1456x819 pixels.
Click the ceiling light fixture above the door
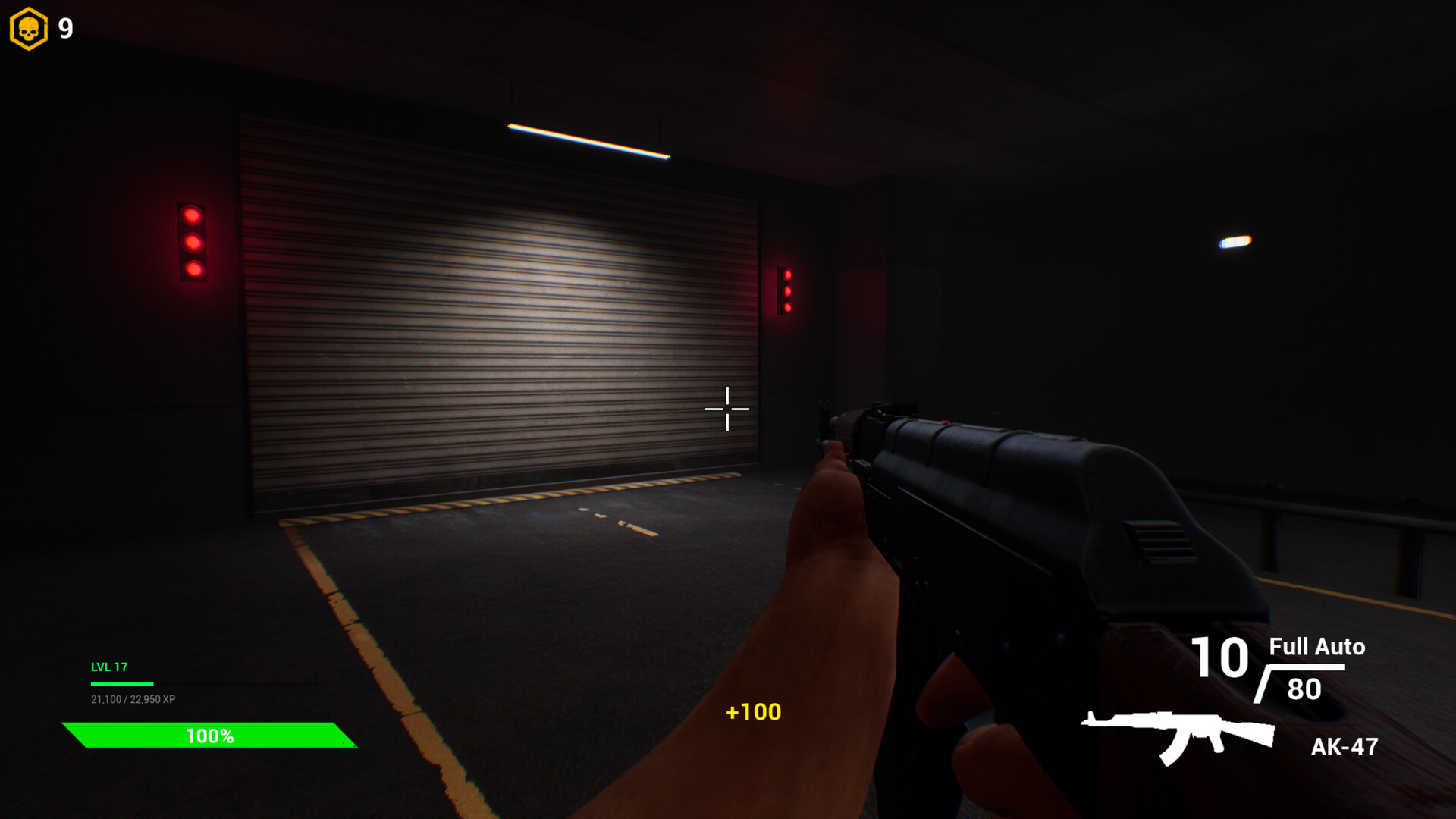[588, 139]
